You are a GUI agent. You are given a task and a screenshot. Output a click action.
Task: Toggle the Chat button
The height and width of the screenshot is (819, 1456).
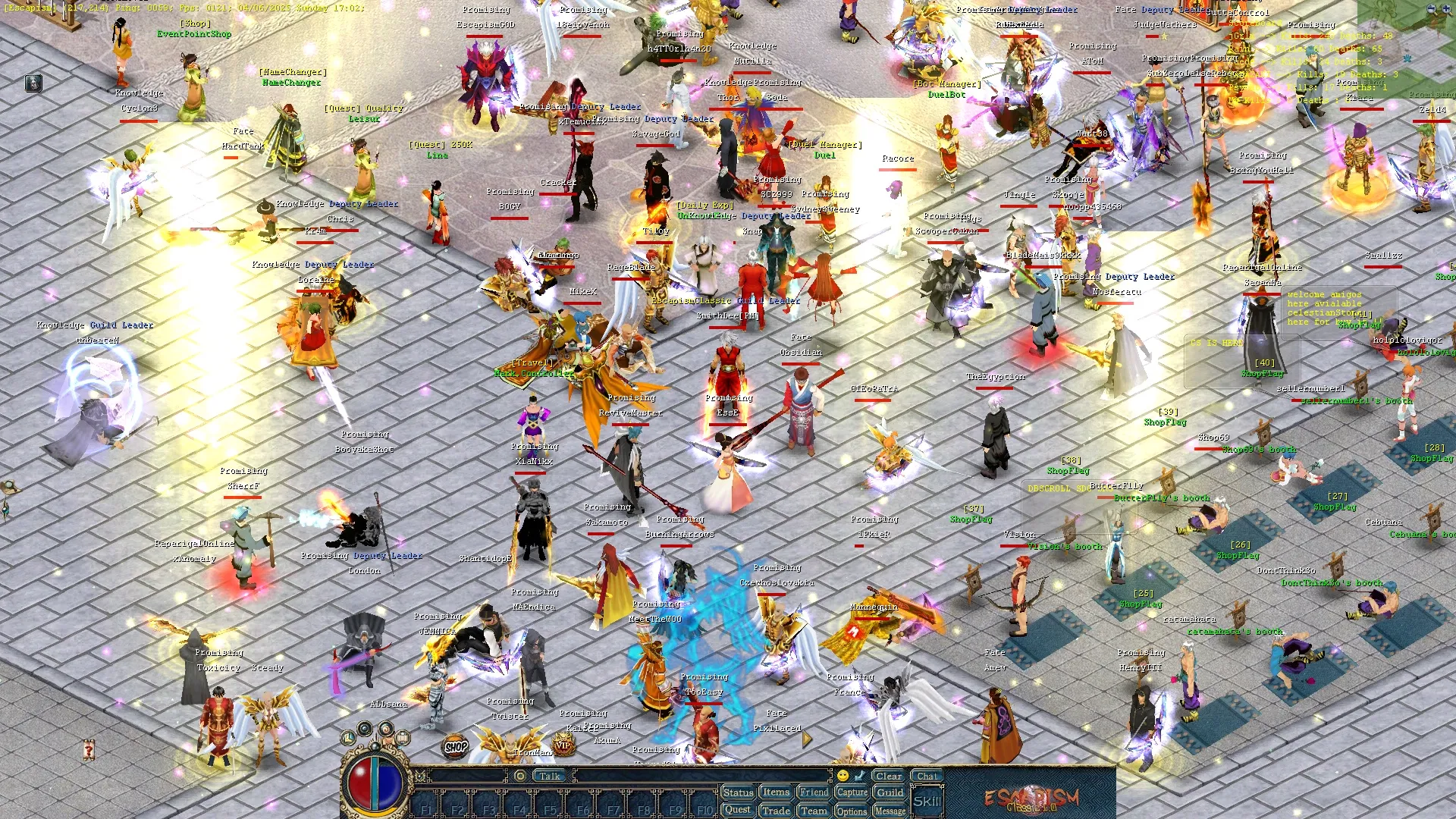coord(927,776)
